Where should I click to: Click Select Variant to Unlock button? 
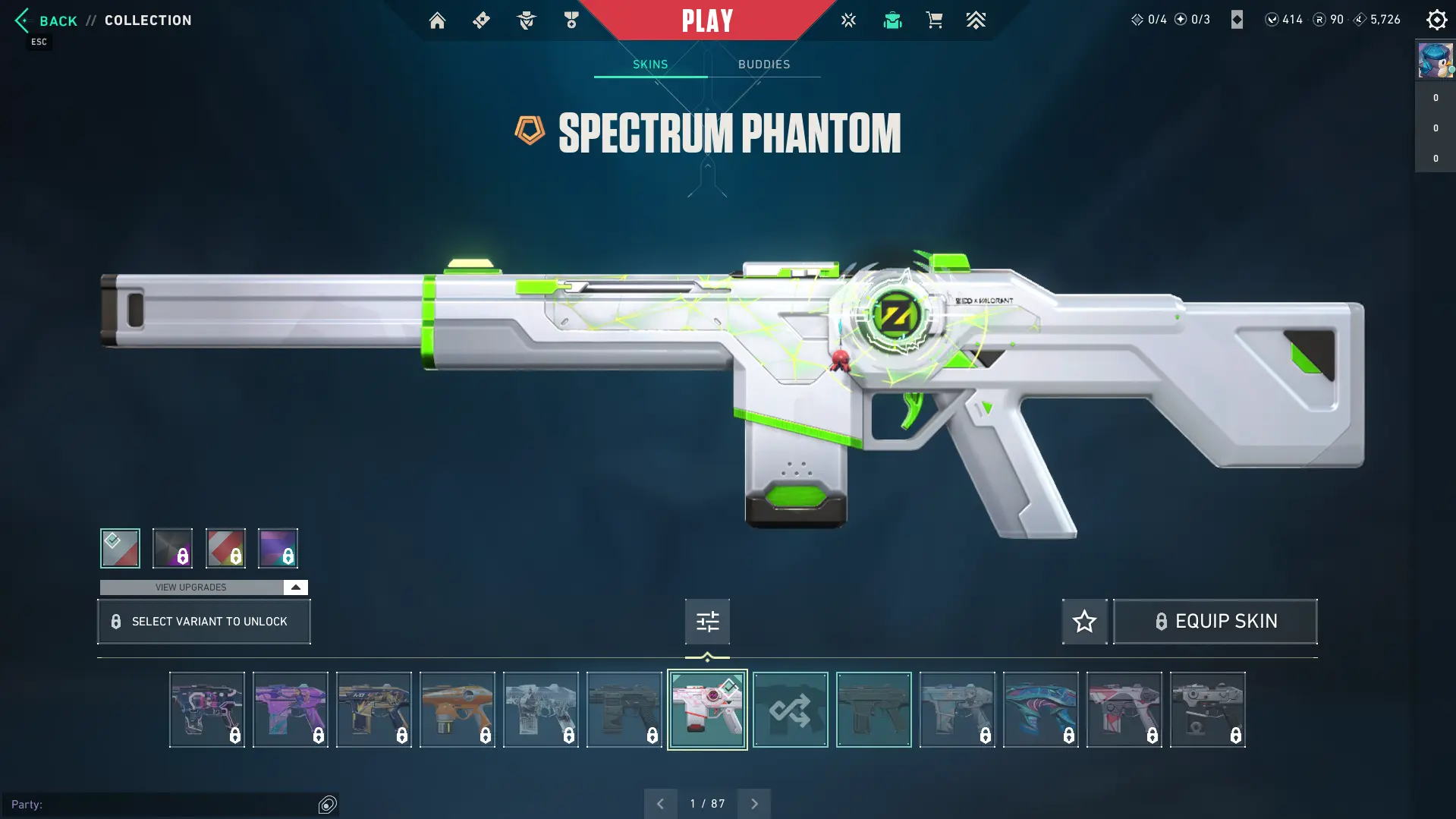(x=203, y=622)
